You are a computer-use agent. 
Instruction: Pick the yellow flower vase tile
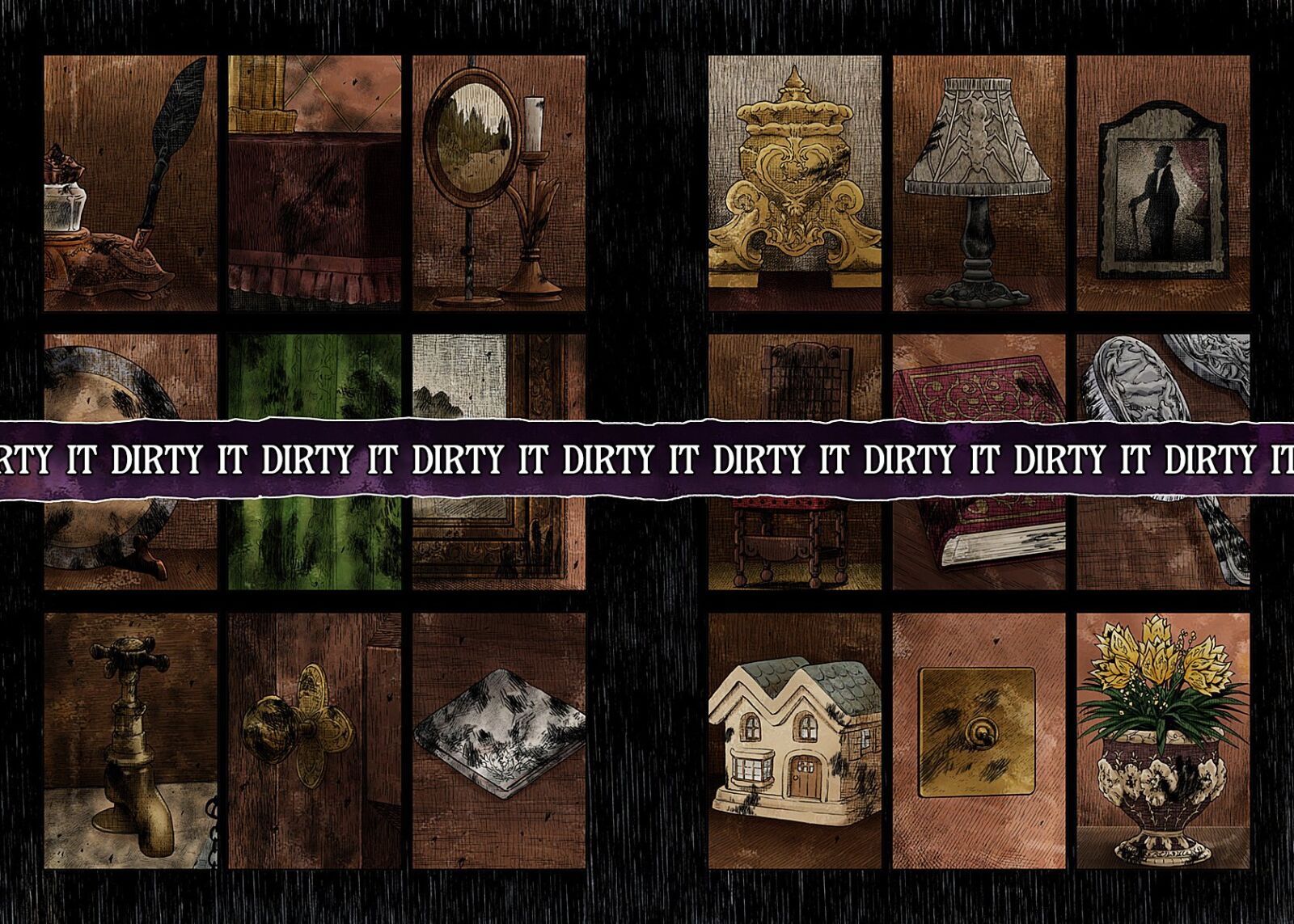tap(1163, 740)
